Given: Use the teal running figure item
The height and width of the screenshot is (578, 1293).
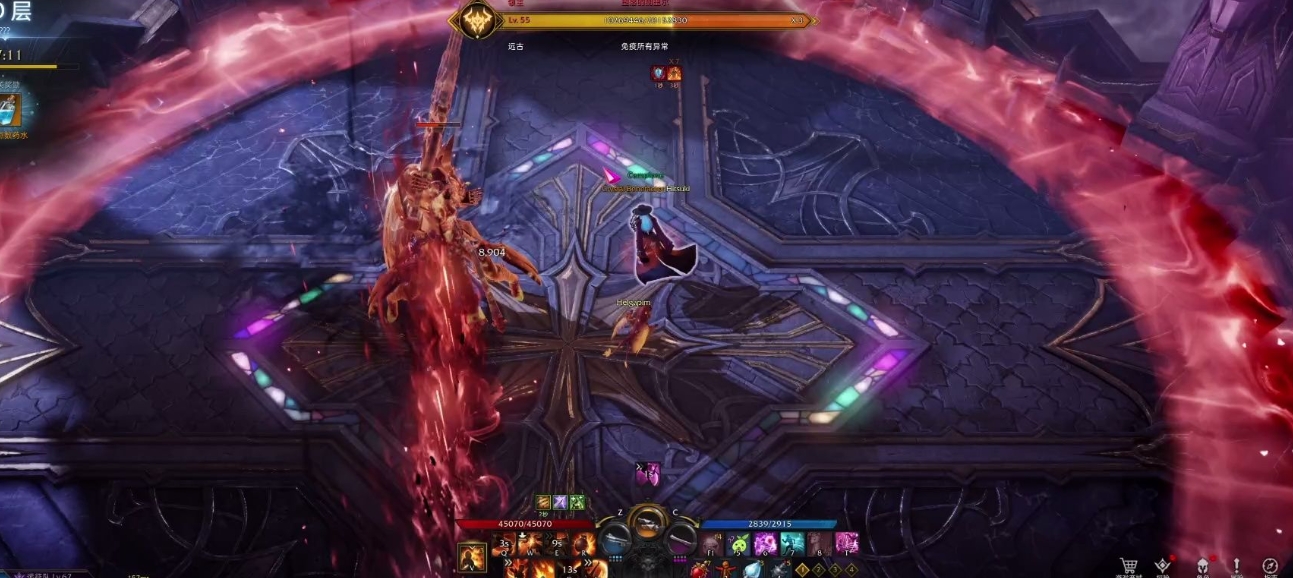Looking at the screenshot, I should click(793, 544).
